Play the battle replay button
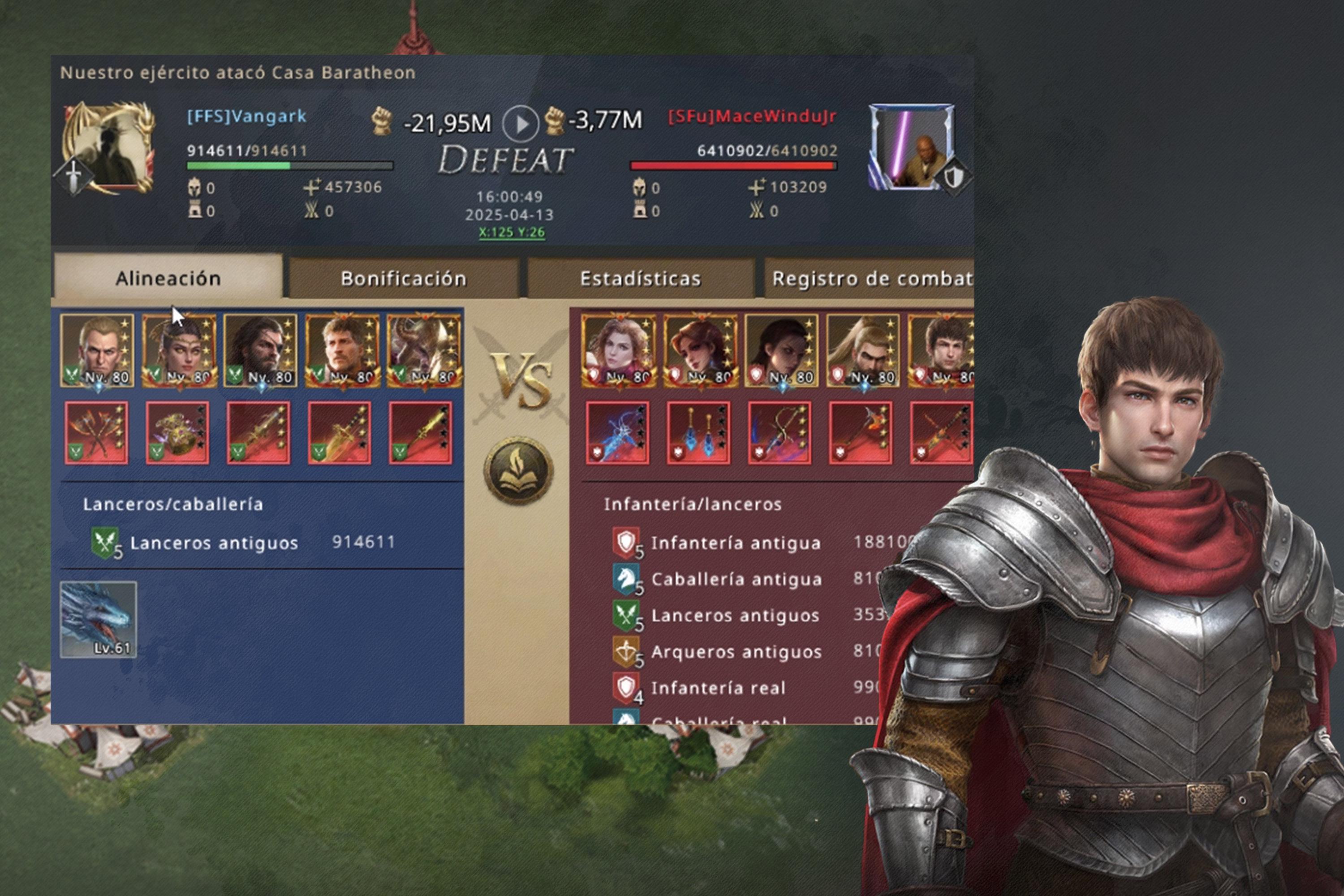Image resolution: width=1344 pixels, height=896 pixels. (x=520, y=124)
